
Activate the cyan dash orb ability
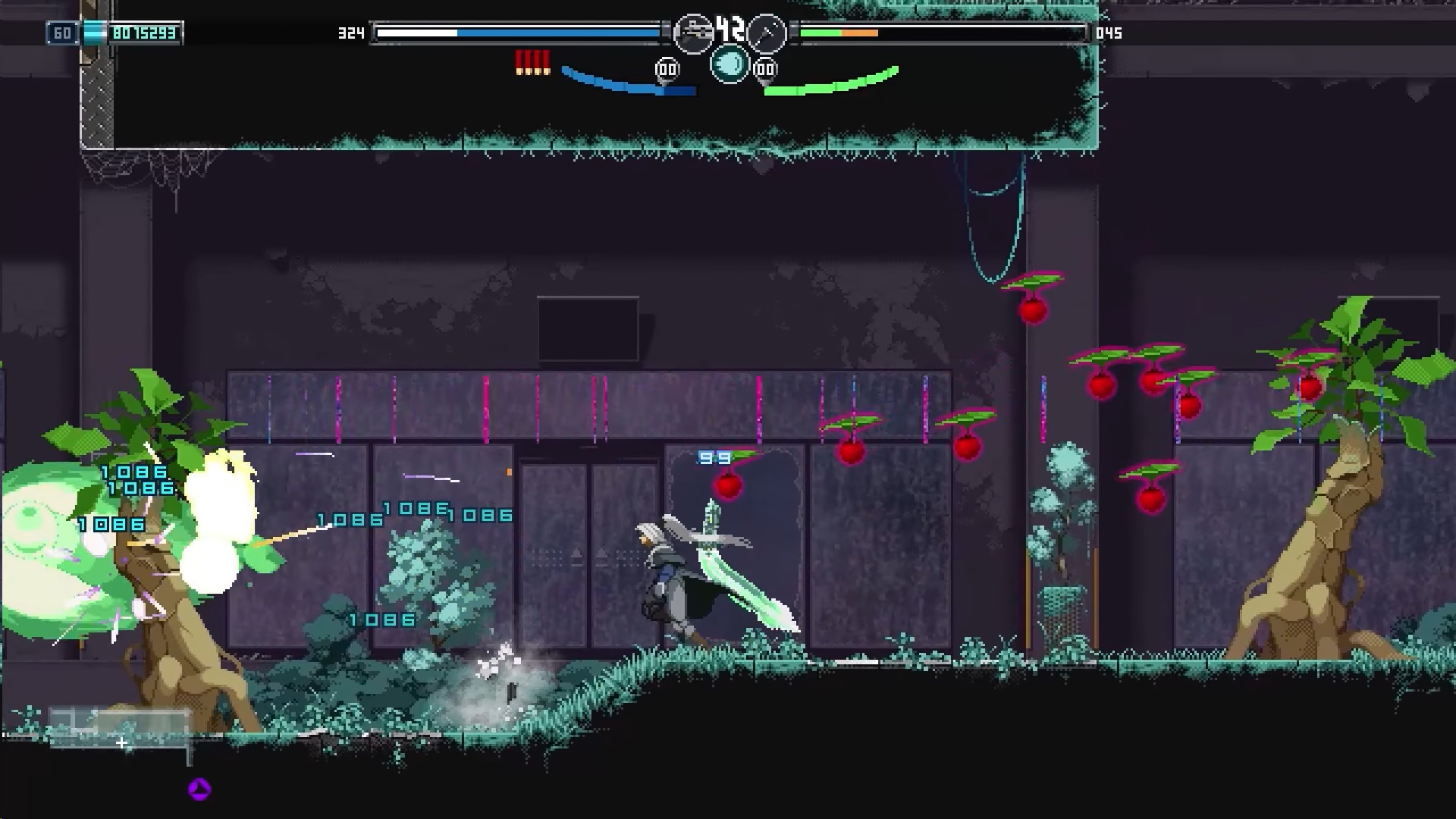[730, 64]
